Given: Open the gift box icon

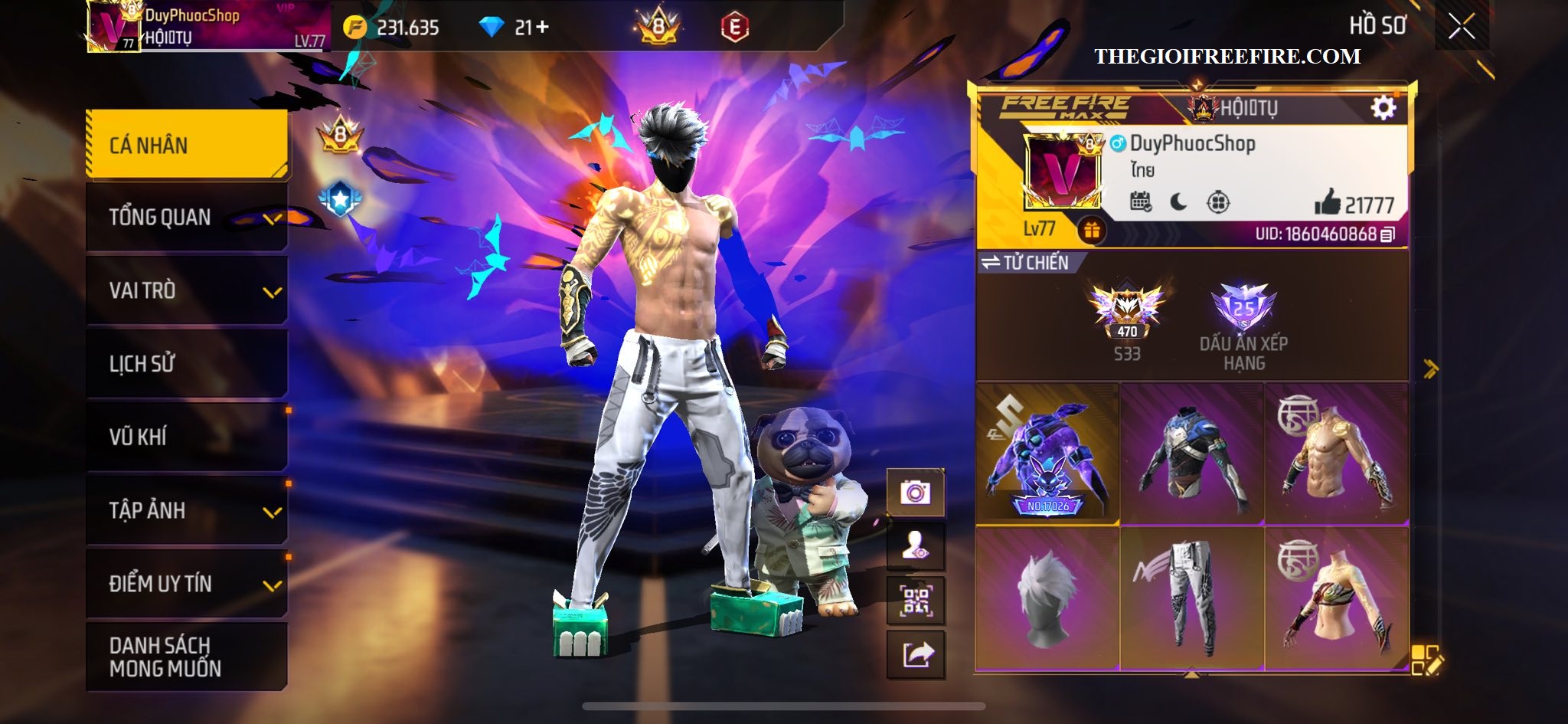Looking at the screenshot, I should tap(1091, 230).
